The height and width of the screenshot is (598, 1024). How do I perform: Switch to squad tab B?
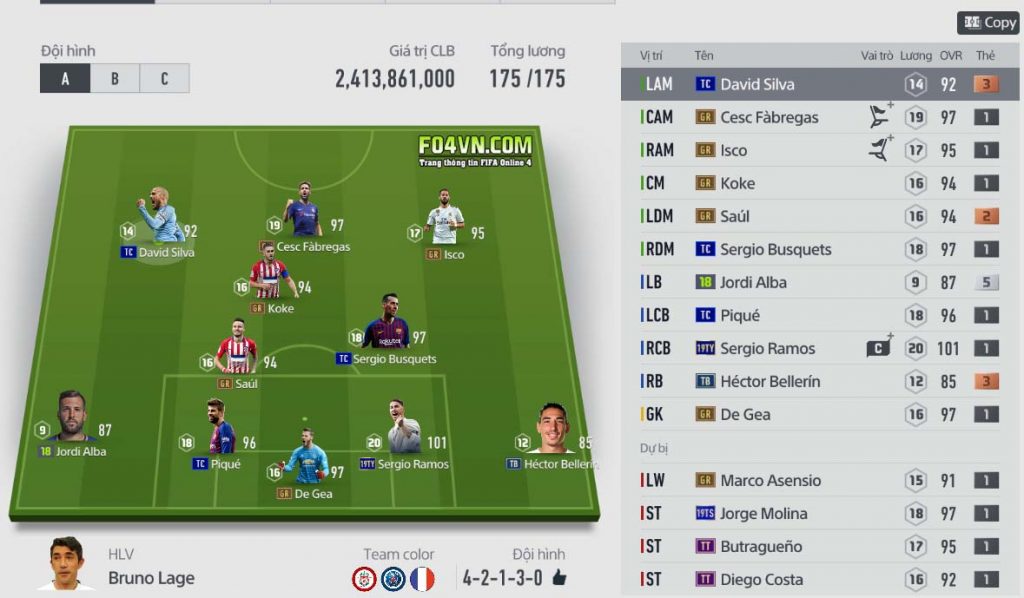(x=114, y=78)
